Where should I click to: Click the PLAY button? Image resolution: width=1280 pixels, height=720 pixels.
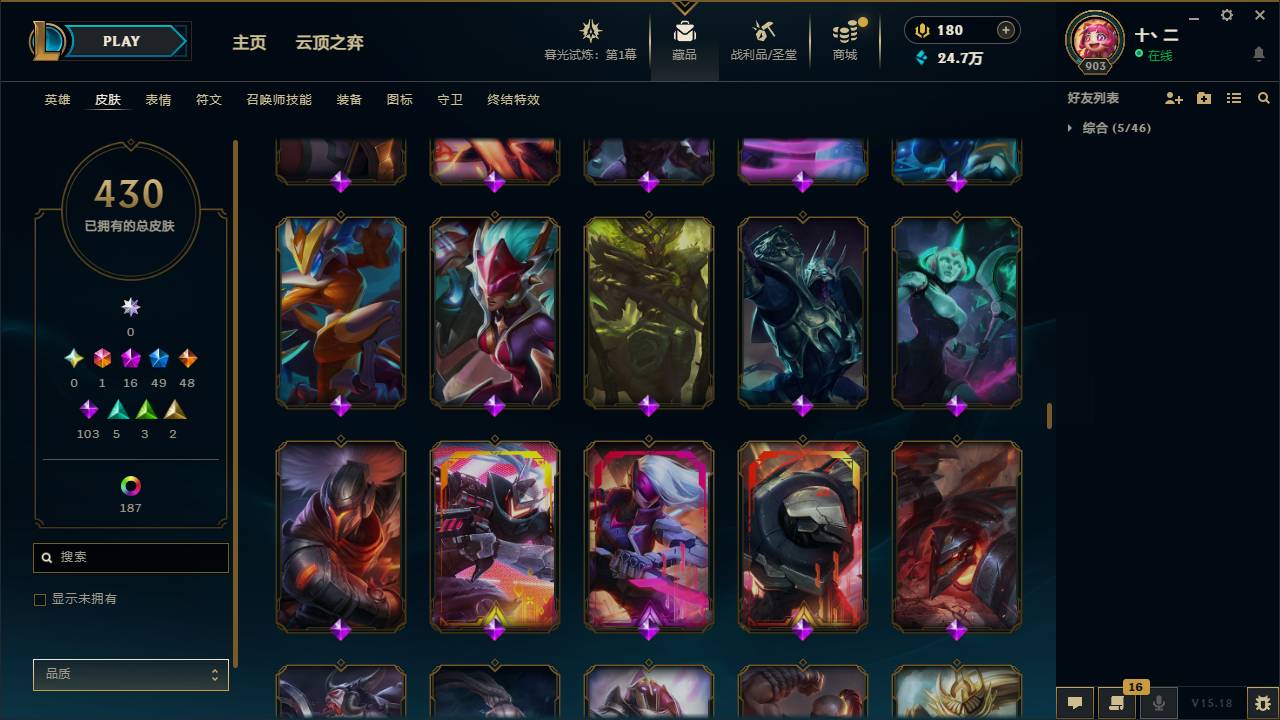coord(121,41)
